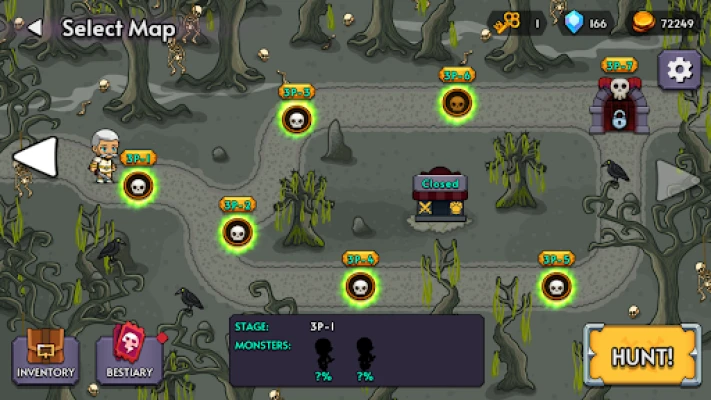
Task: Select stage 3P-2 skull node
Action: [x=237, y=232]
